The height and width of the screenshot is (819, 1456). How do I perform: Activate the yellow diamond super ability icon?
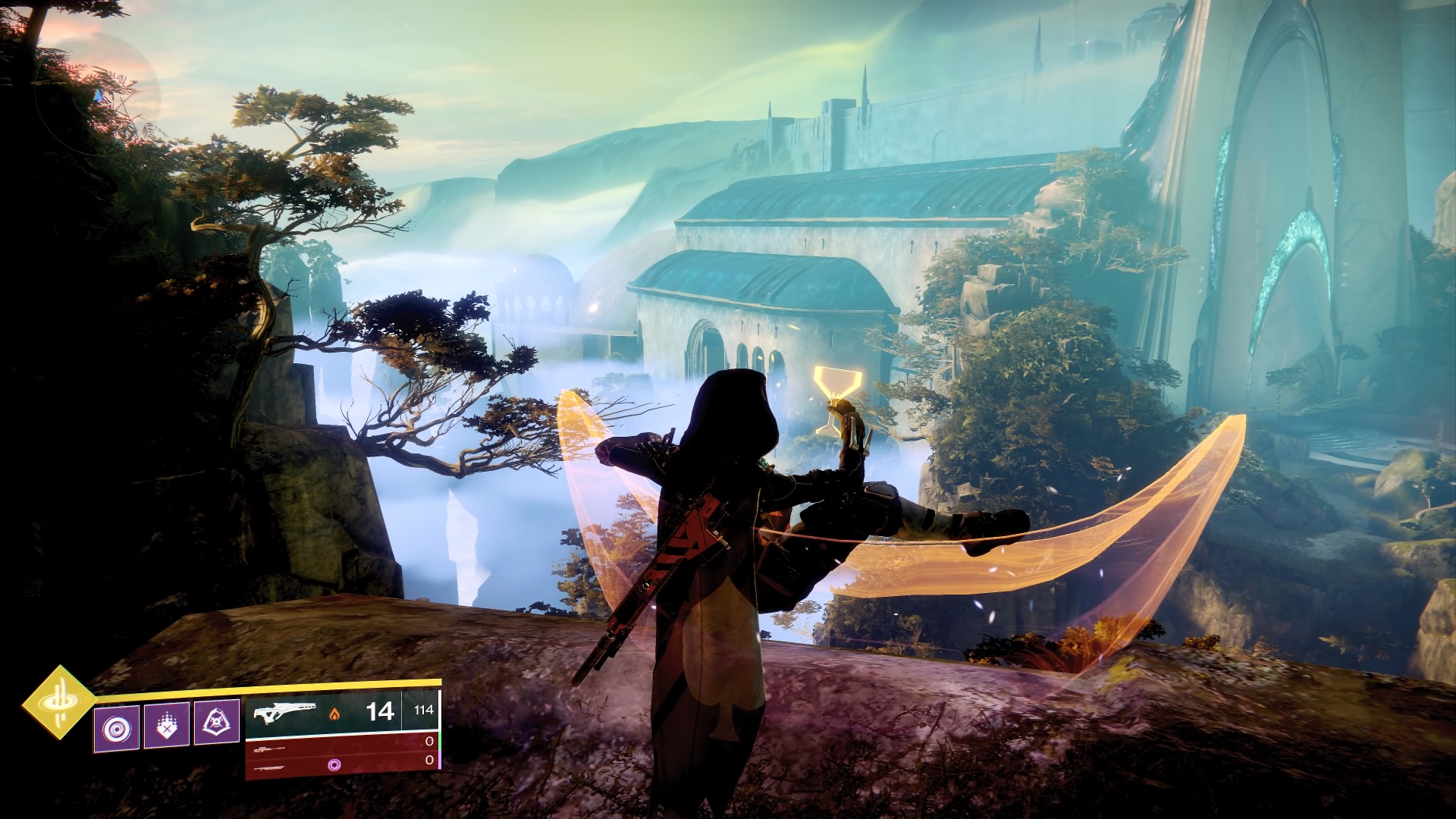click(59, 703)
